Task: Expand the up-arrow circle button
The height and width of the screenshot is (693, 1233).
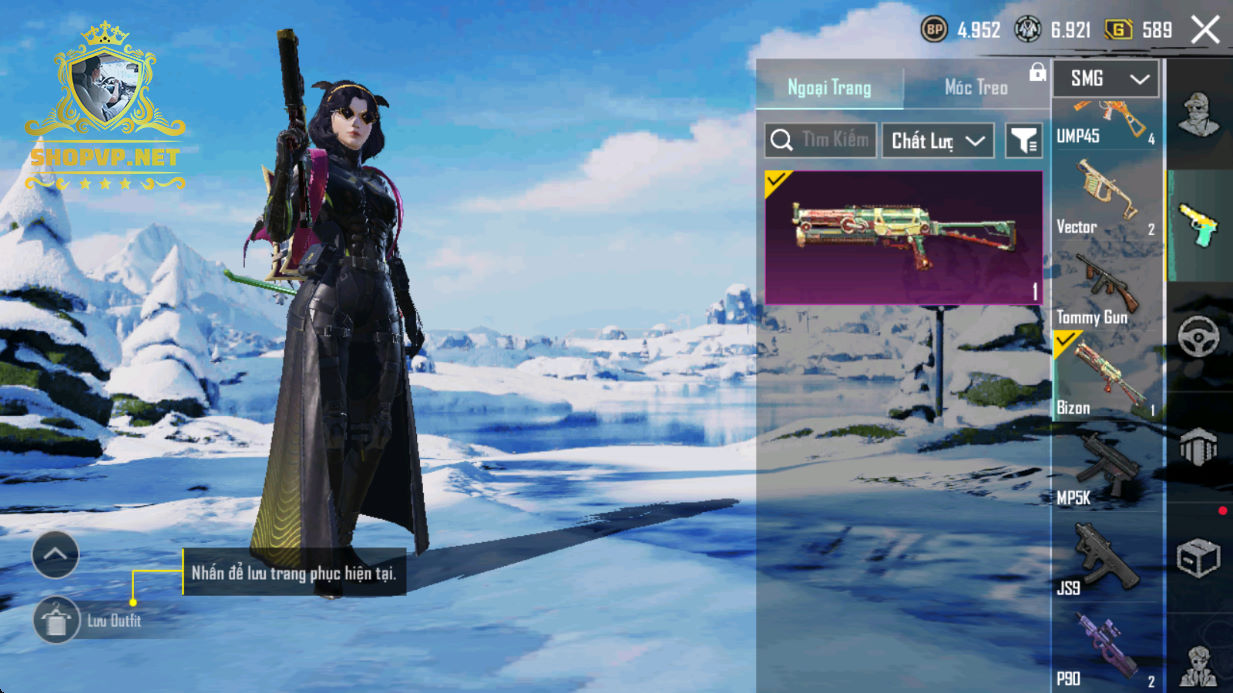Action: 55,554
